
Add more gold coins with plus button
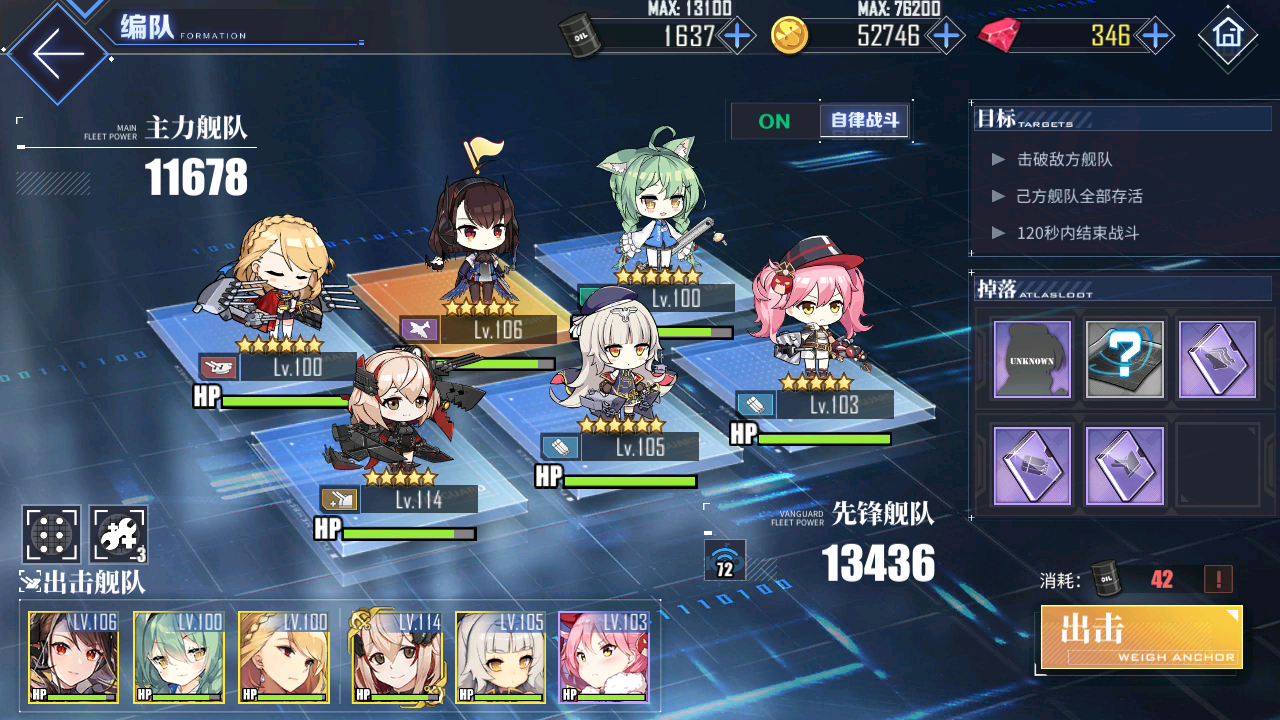click(945, 37)
